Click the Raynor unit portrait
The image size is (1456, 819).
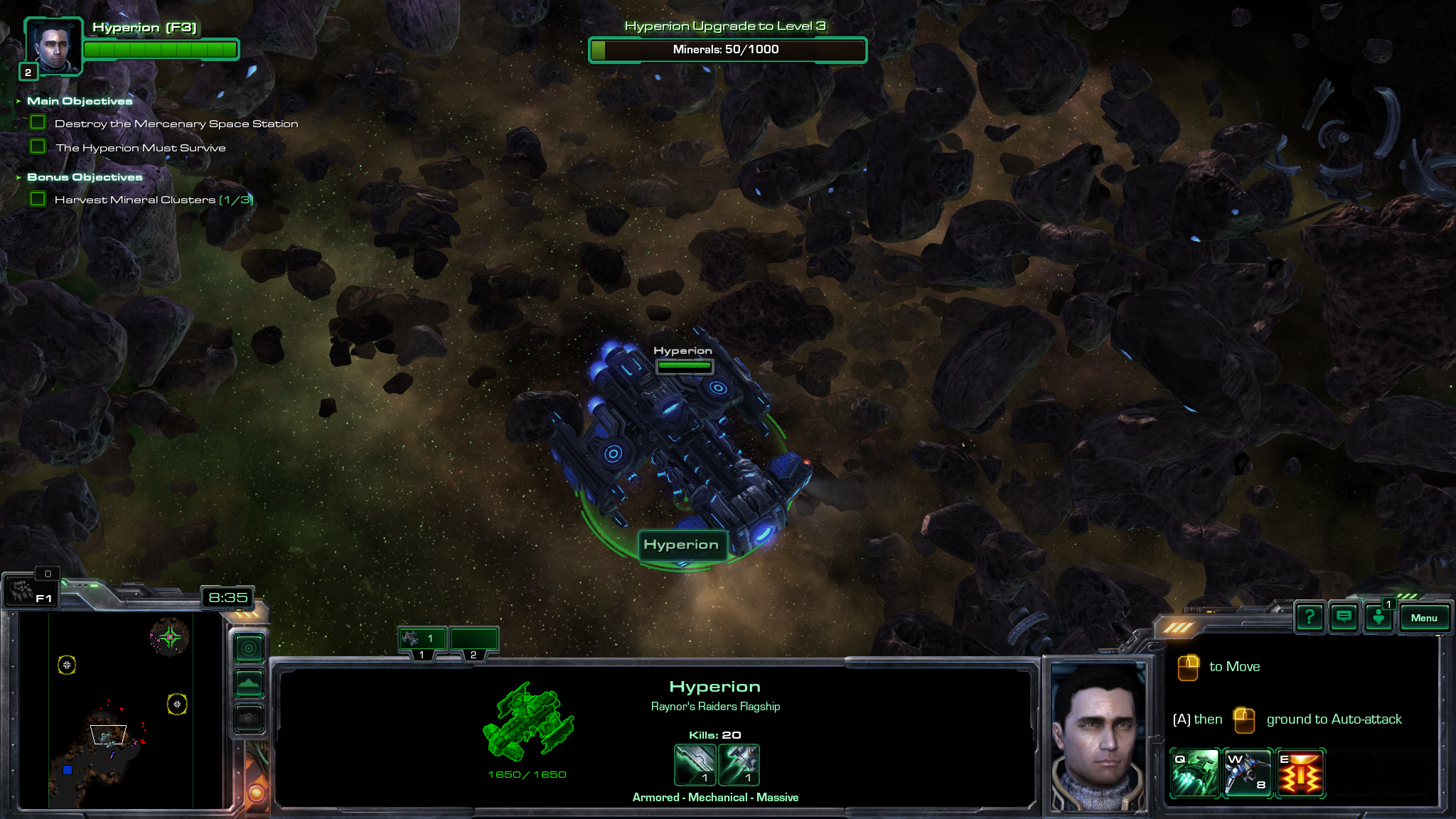tap(1098, 736)
